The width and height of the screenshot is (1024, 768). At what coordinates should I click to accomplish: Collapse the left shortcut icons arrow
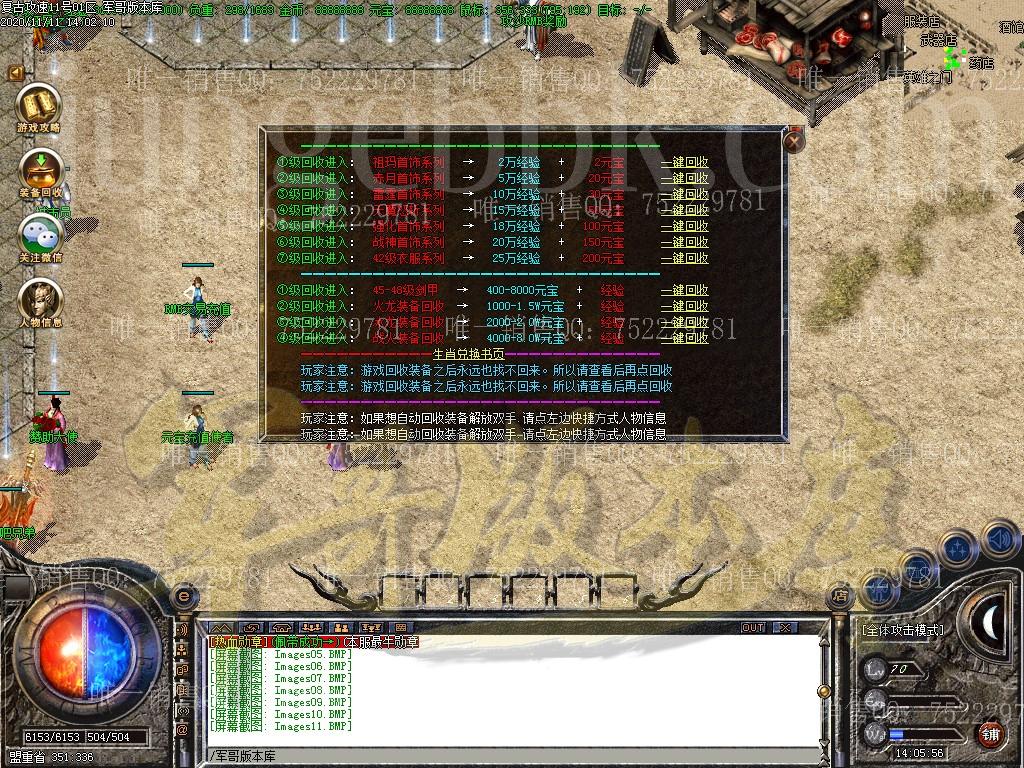click(16, 73)
